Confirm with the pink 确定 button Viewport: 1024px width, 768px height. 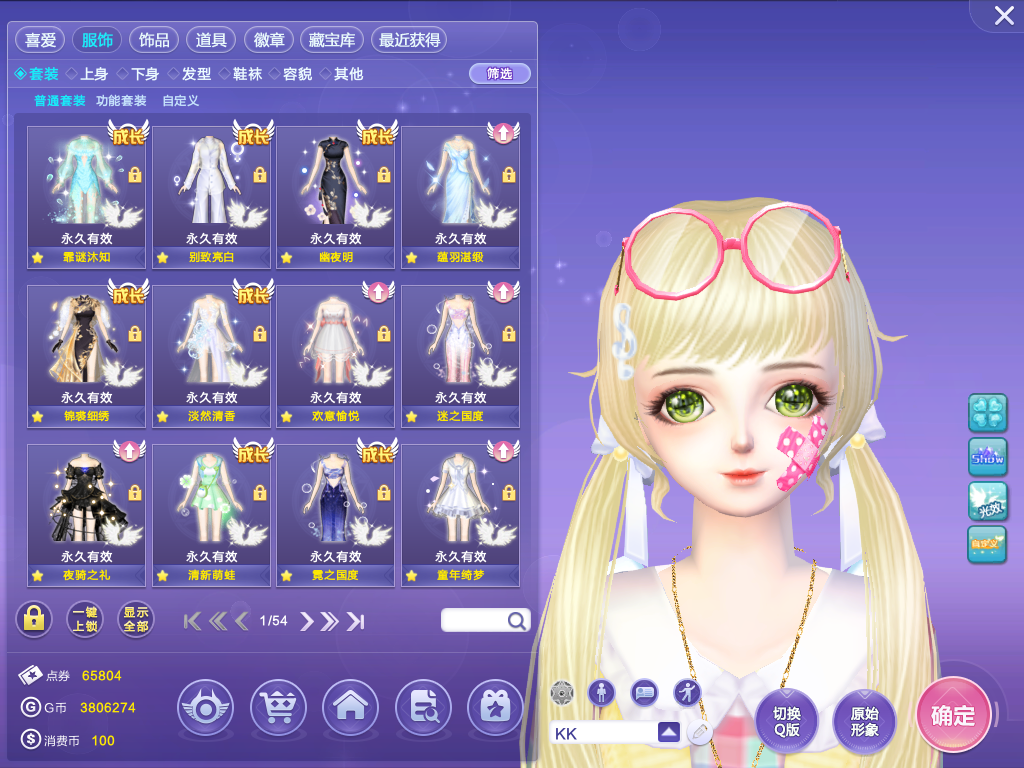click(x=952, y=714)
